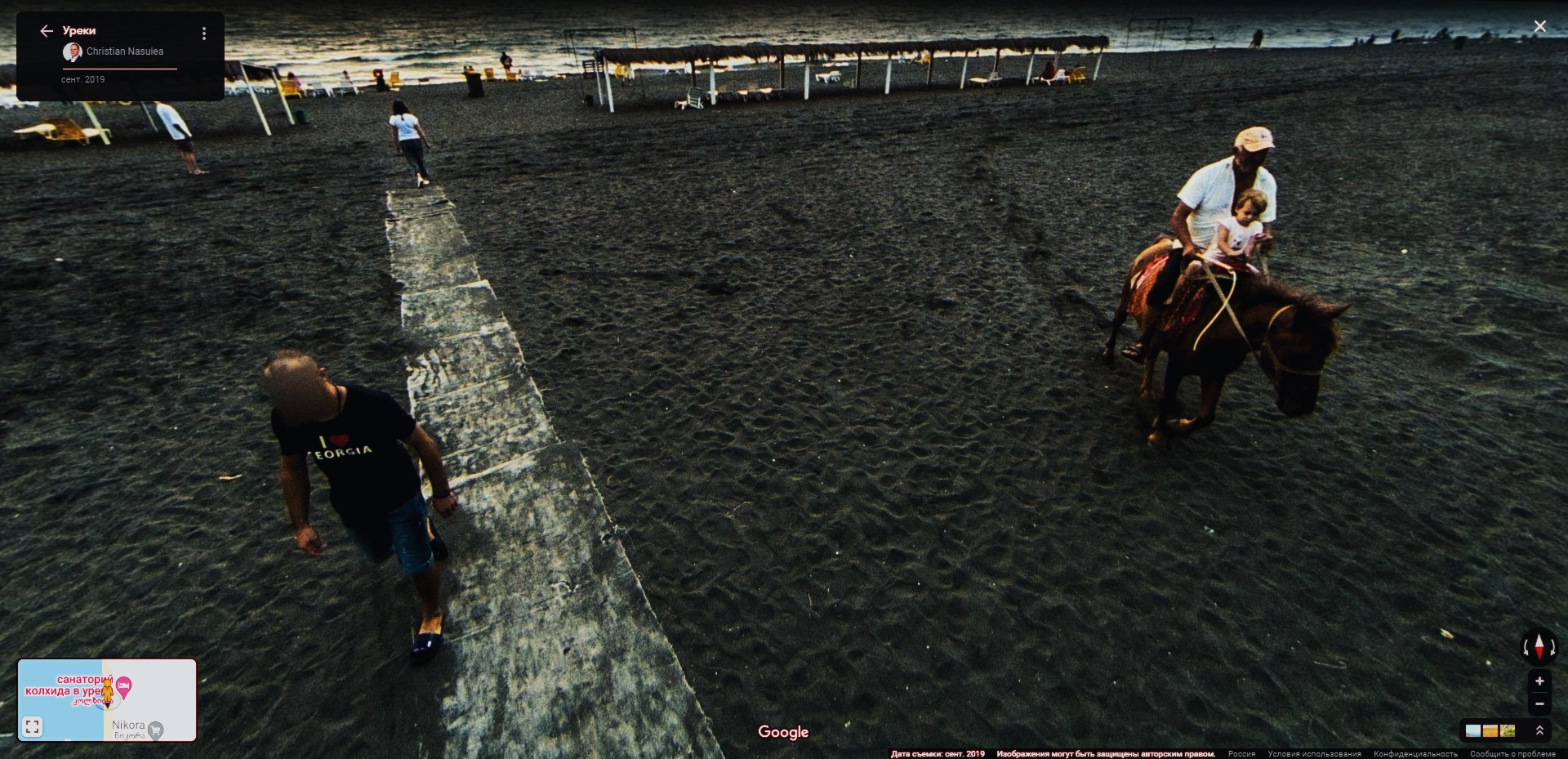Go back using the arrow beside Уреки
Viewport: 1568px width, 759px height.
(47, 31)
